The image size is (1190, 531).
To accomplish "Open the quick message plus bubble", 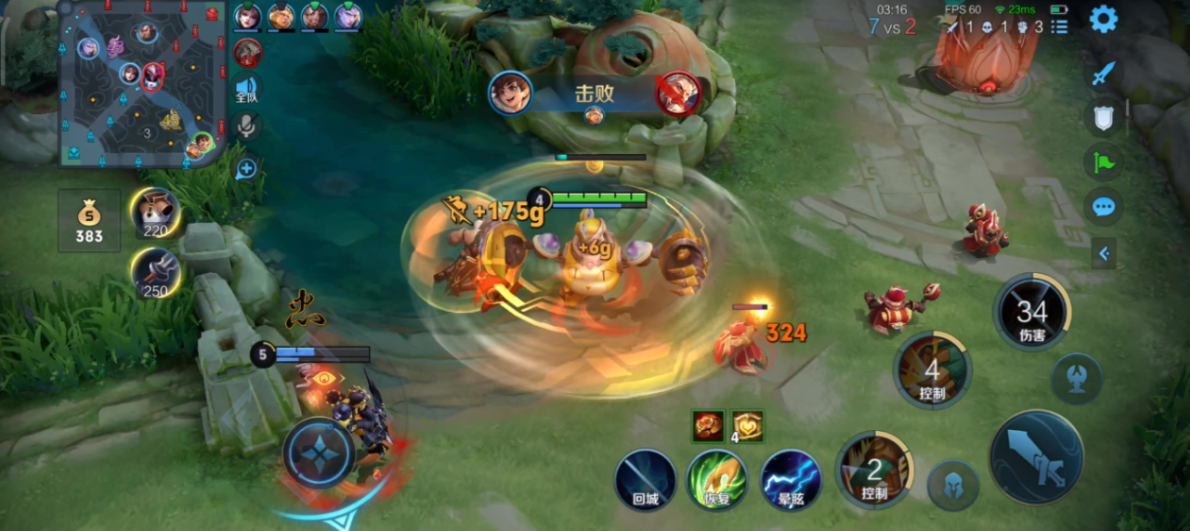I will (x=247, y=168).
